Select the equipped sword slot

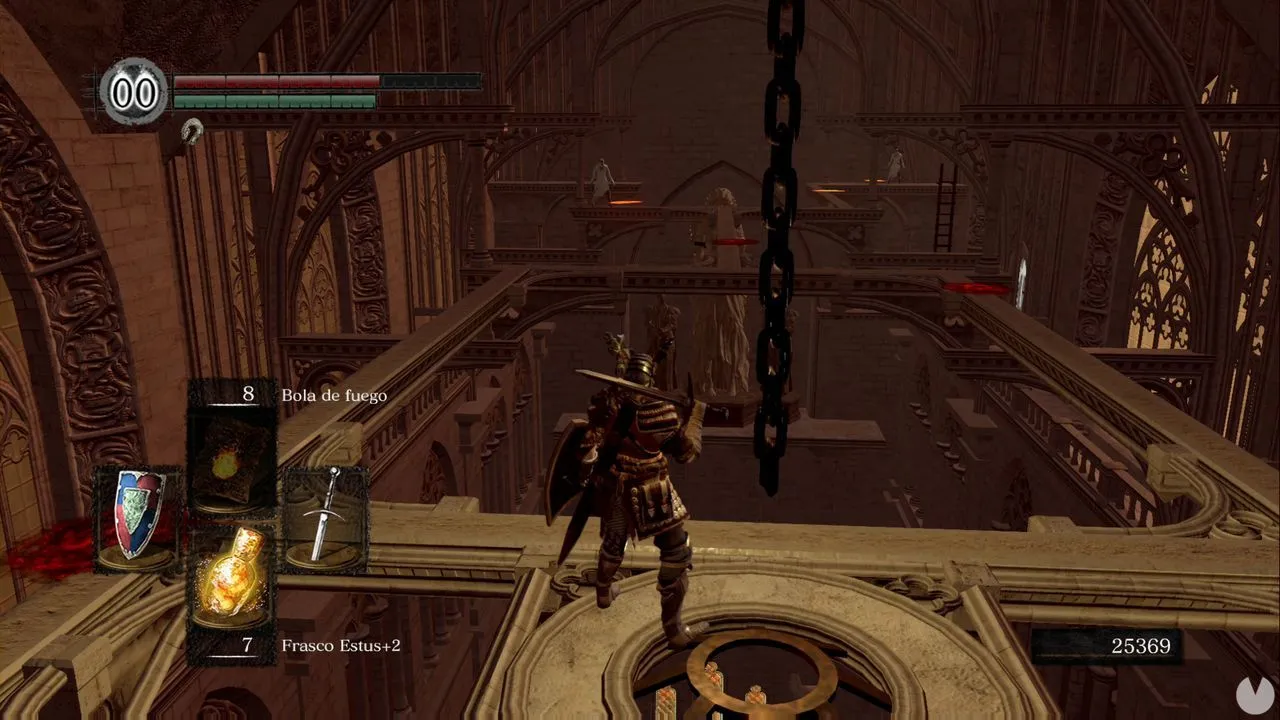(x=325, y=517)
